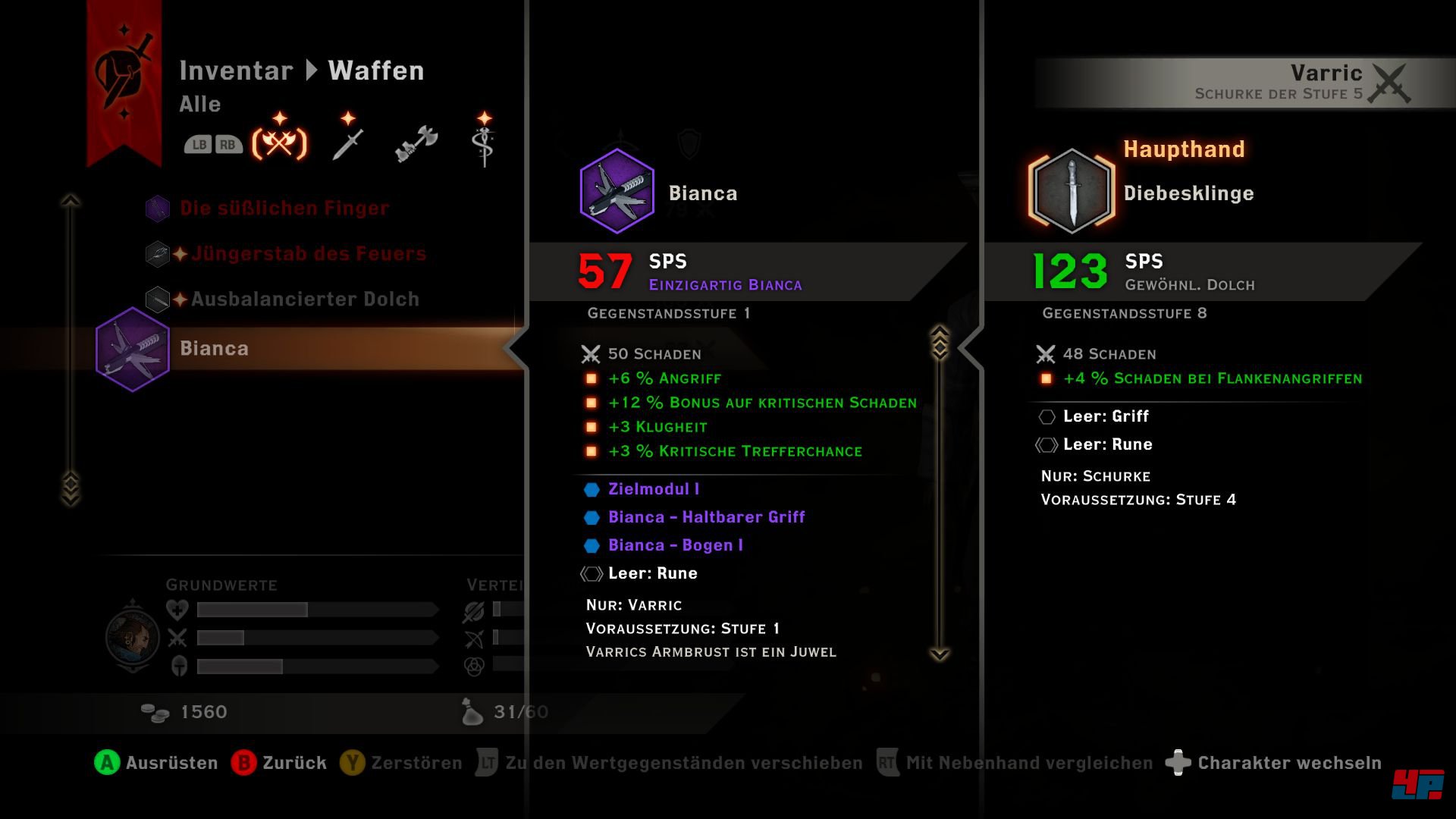This screenshot has width=1456, height=819.
Task: Switch to the staff weapon category
Action: coord(484,143)
